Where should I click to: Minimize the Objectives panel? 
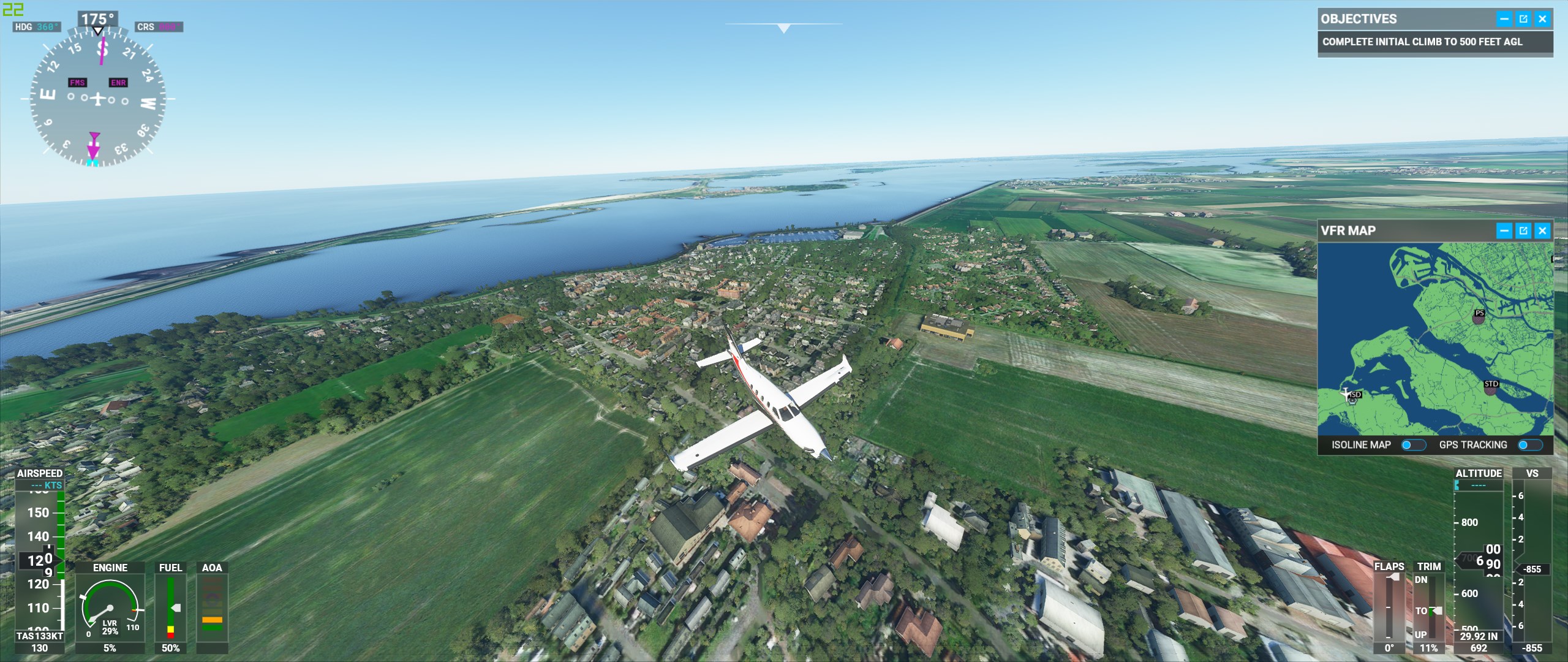point(1504,19)
